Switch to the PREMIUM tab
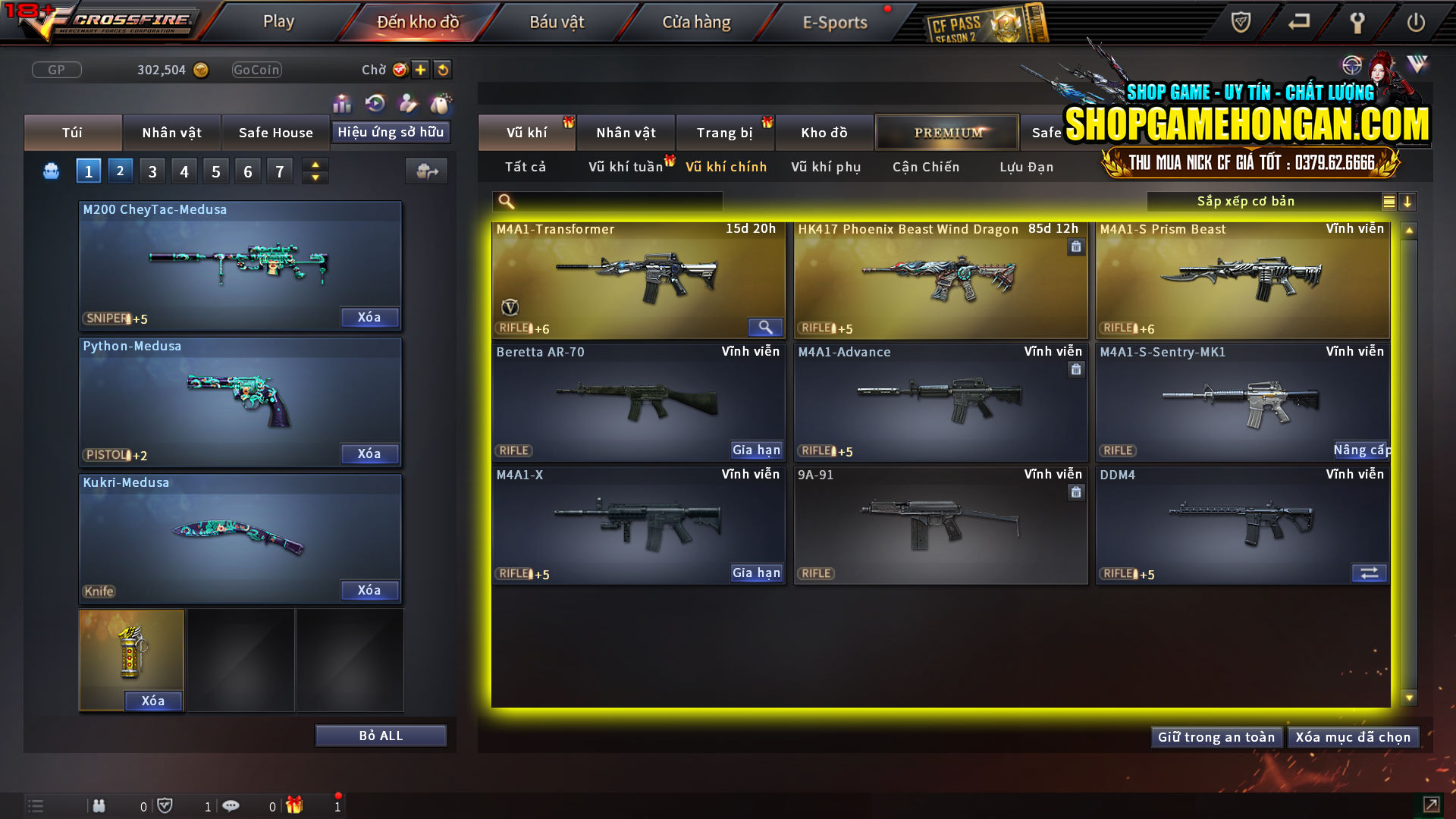The height and width of the screenshot is (819, 1456). (x=946, y=132)
